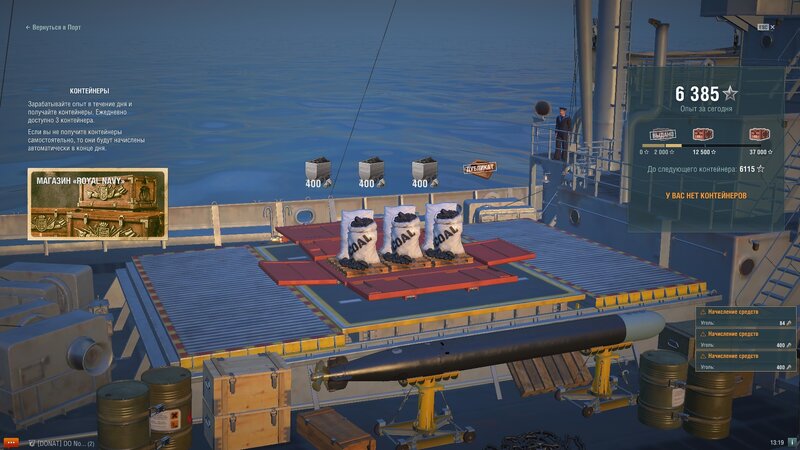Open the info icon beside the clock
Screen dimensions: 800x450
pos(790,442)
